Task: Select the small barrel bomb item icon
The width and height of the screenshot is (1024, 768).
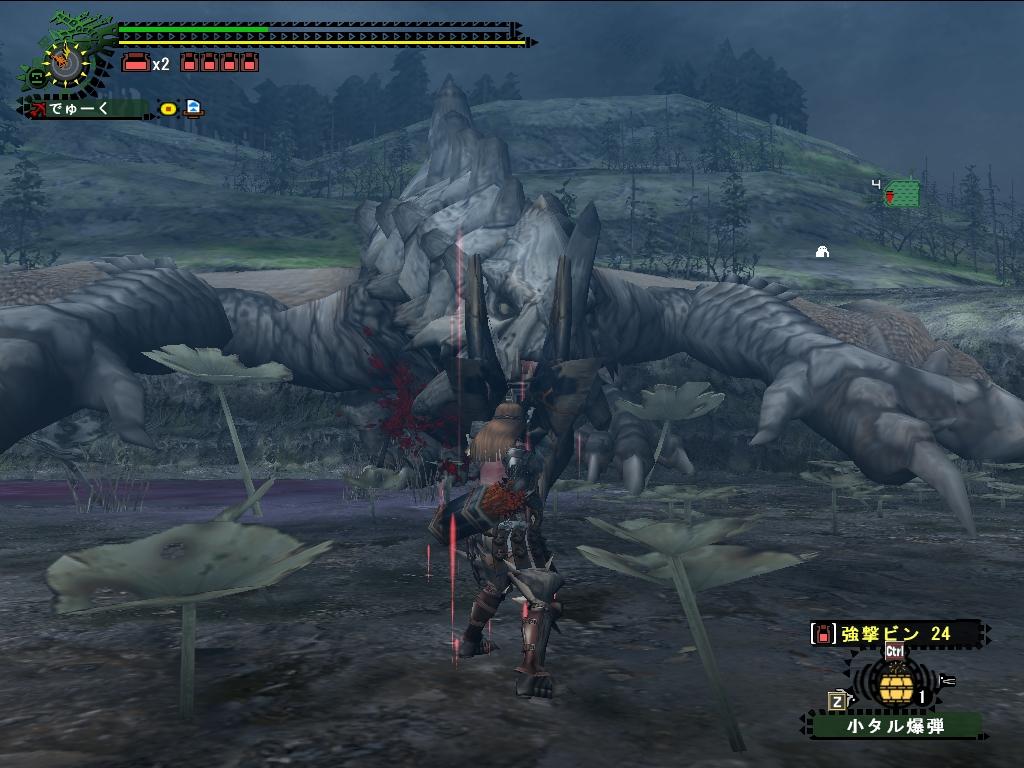Action: (x=893, y=686)
